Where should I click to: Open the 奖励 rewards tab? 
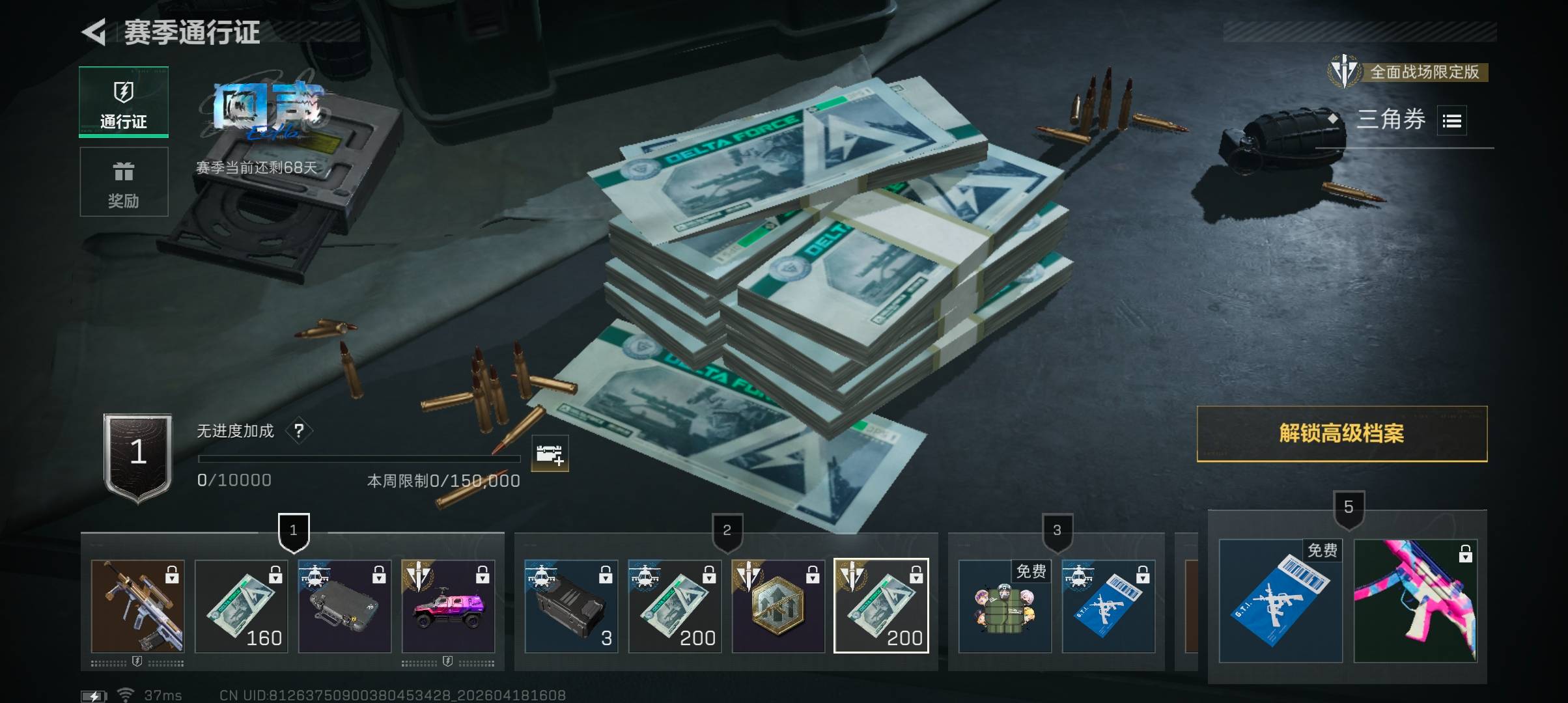pyautogui.click(x=124, y=182)
